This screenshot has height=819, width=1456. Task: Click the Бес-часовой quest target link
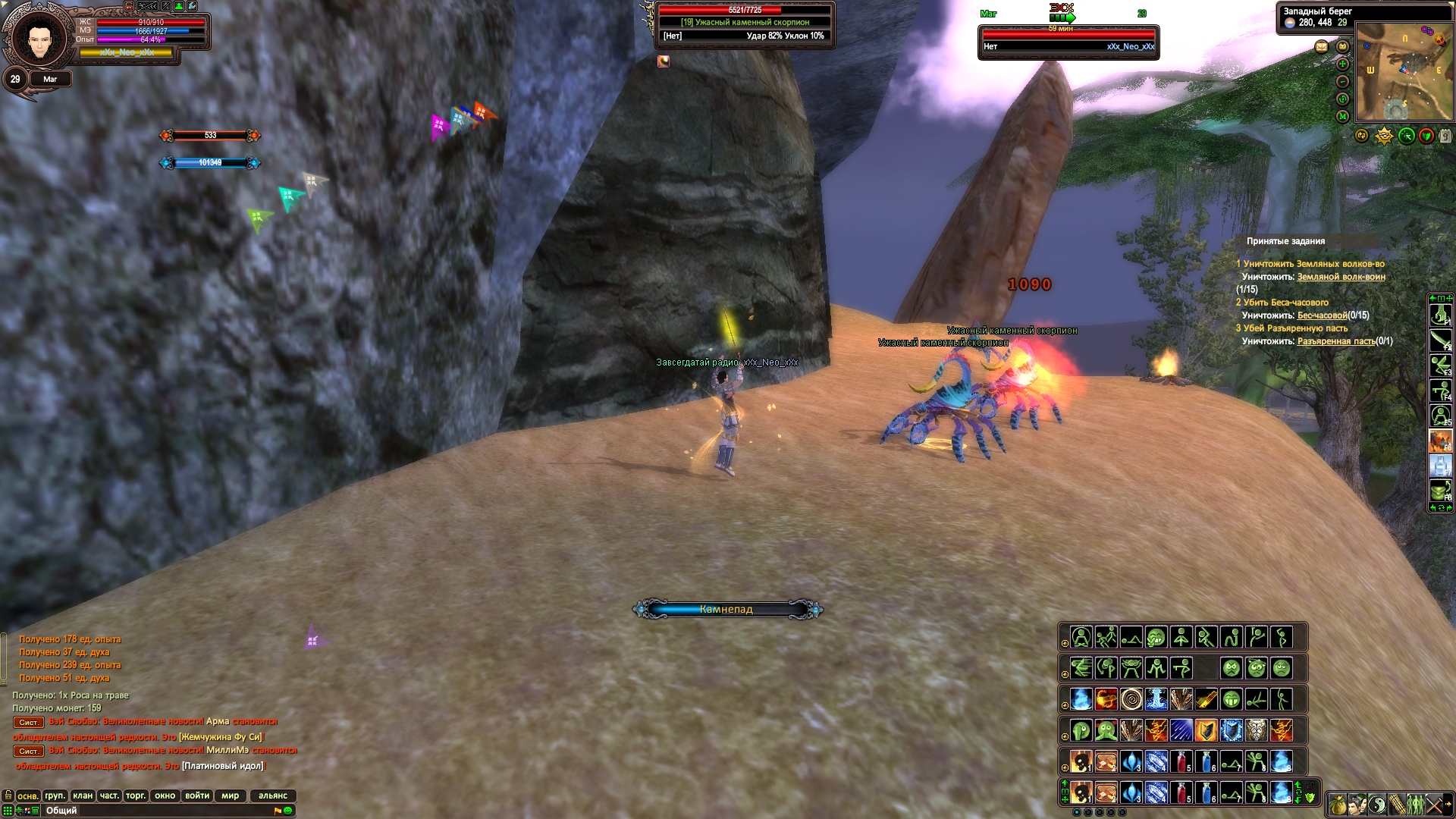(1322, 315)
